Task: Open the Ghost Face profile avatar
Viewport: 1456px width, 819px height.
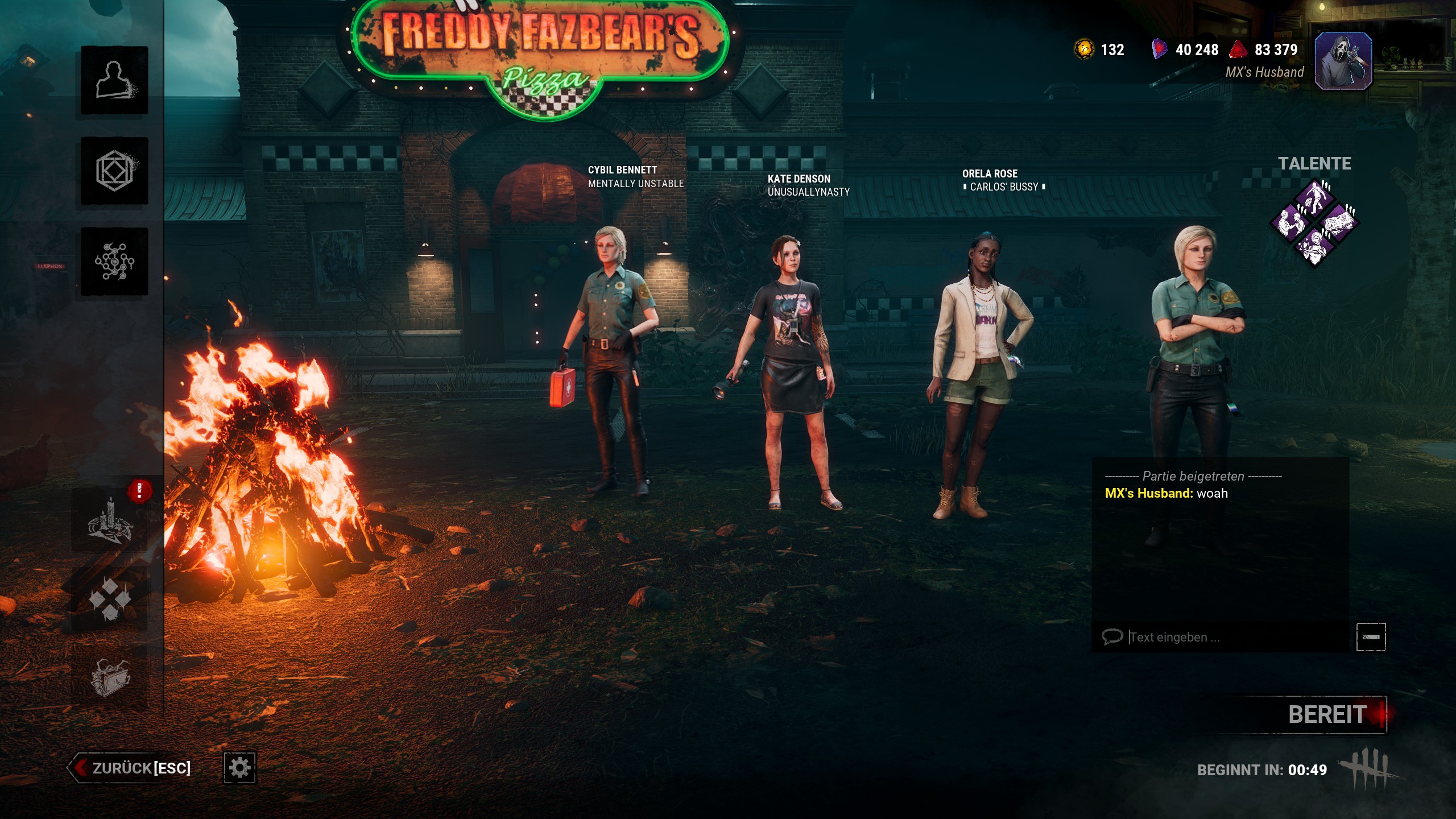Action: [x=1343, y=61]
